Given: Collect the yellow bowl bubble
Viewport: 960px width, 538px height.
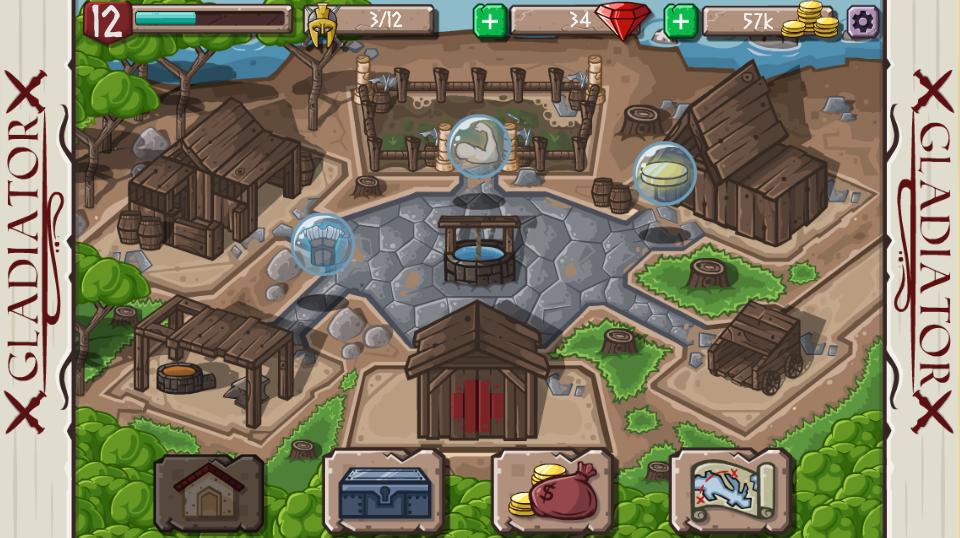Looking at the screenshot, I should point(664,174).
